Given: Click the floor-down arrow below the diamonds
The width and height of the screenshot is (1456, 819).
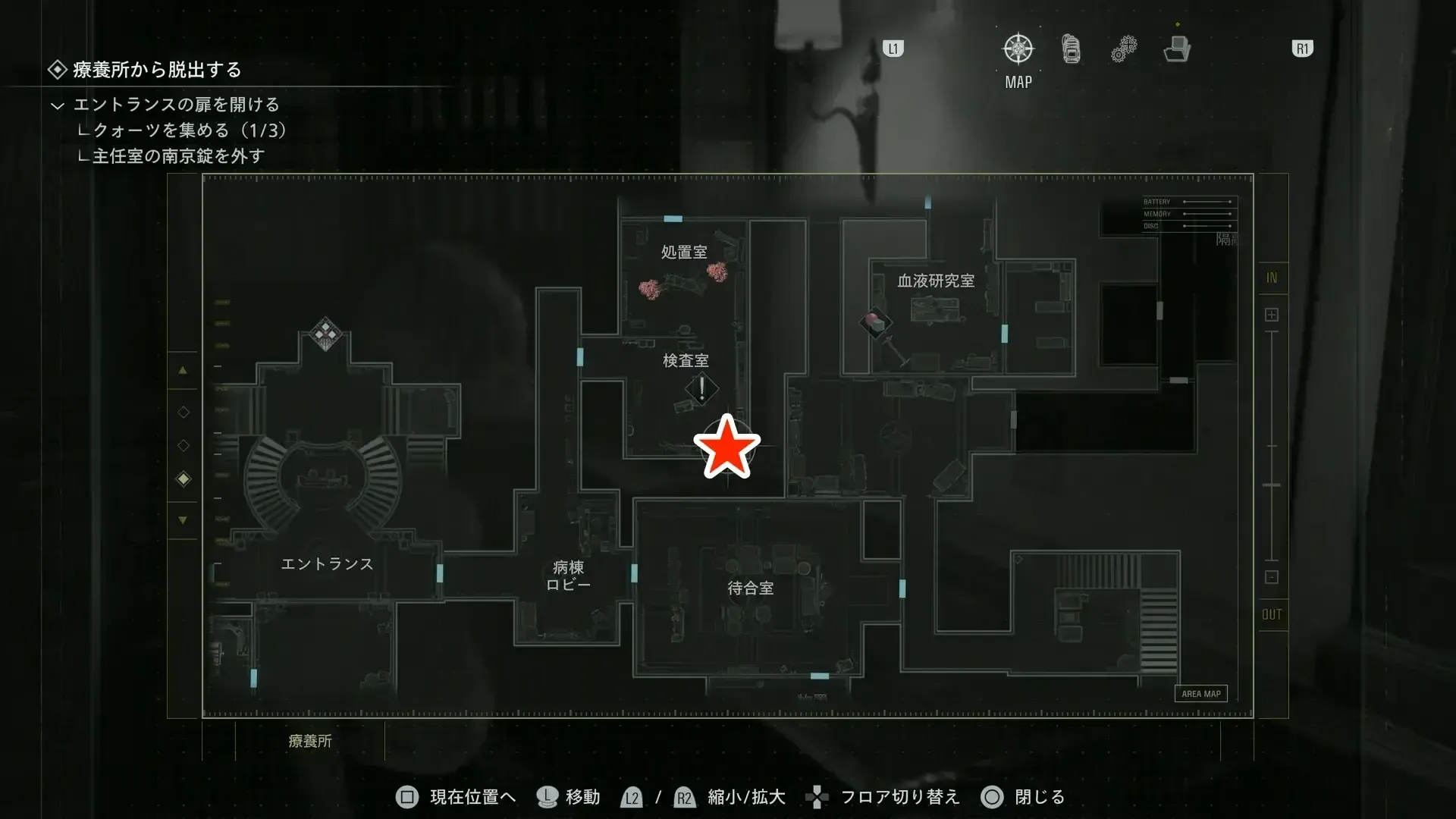Looking at the screenshot, I should coord(183,519).
